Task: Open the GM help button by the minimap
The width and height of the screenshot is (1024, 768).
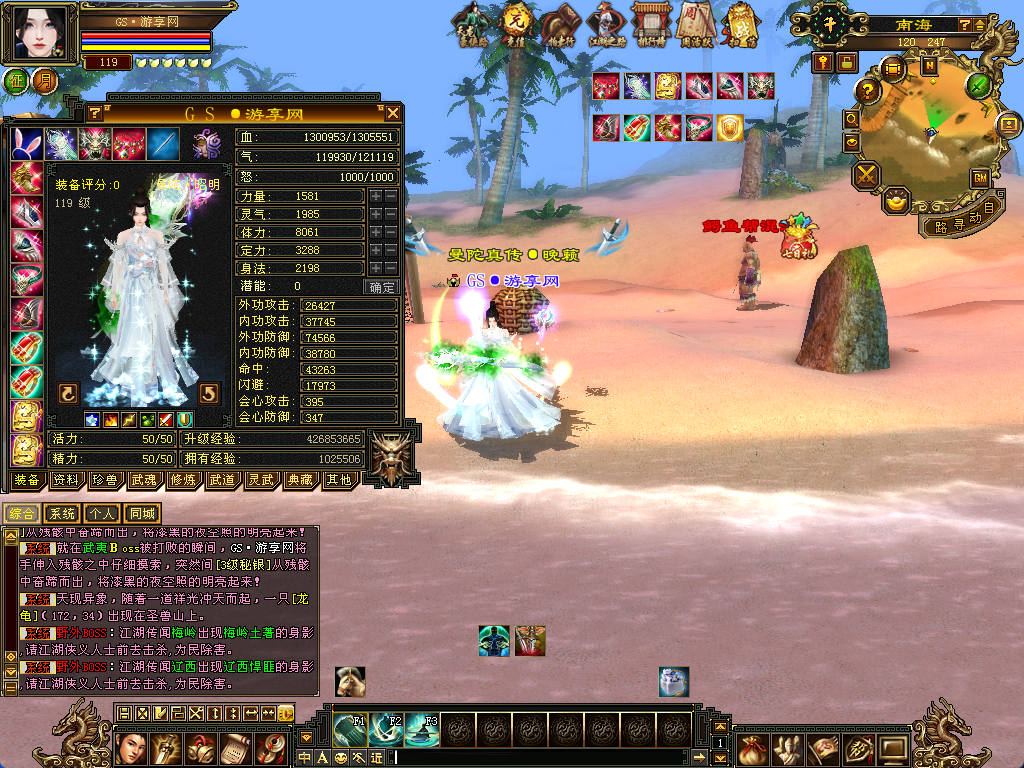Action: 979,178
